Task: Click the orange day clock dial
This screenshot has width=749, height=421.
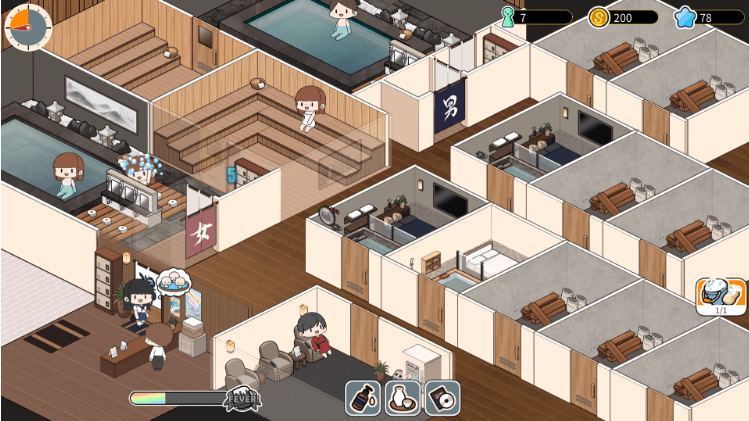Action: coord(27,25)
